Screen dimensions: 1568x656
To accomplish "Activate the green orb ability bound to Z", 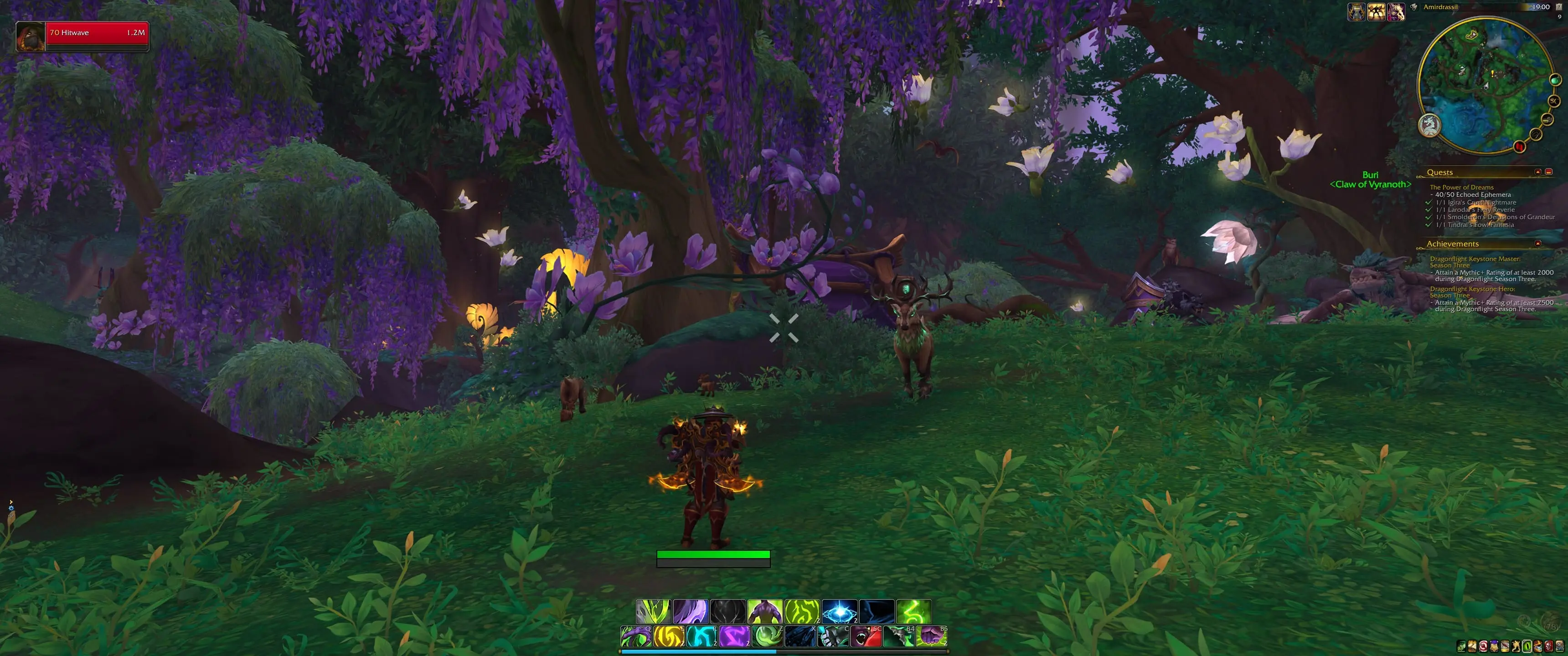I will (x=767, y=636).
